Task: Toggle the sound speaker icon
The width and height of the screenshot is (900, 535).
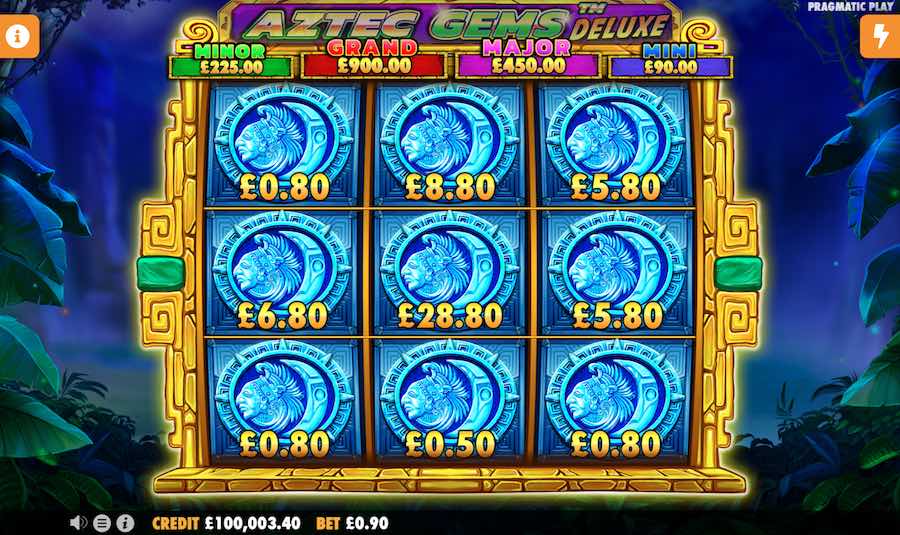Action: pyautogui.click(x=78, y=522)
